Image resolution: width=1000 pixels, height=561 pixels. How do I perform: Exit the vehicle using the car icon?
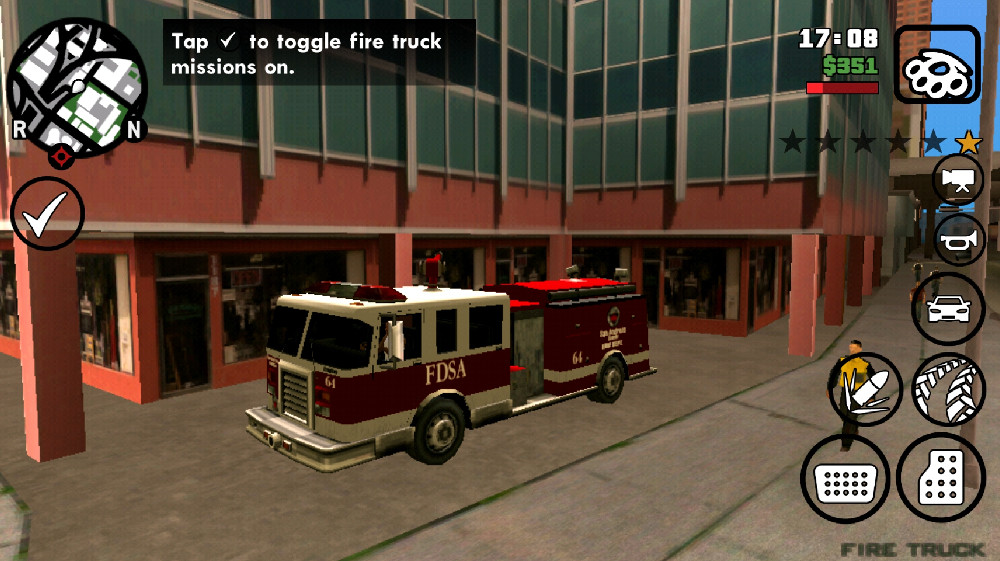tap(948, 309)
